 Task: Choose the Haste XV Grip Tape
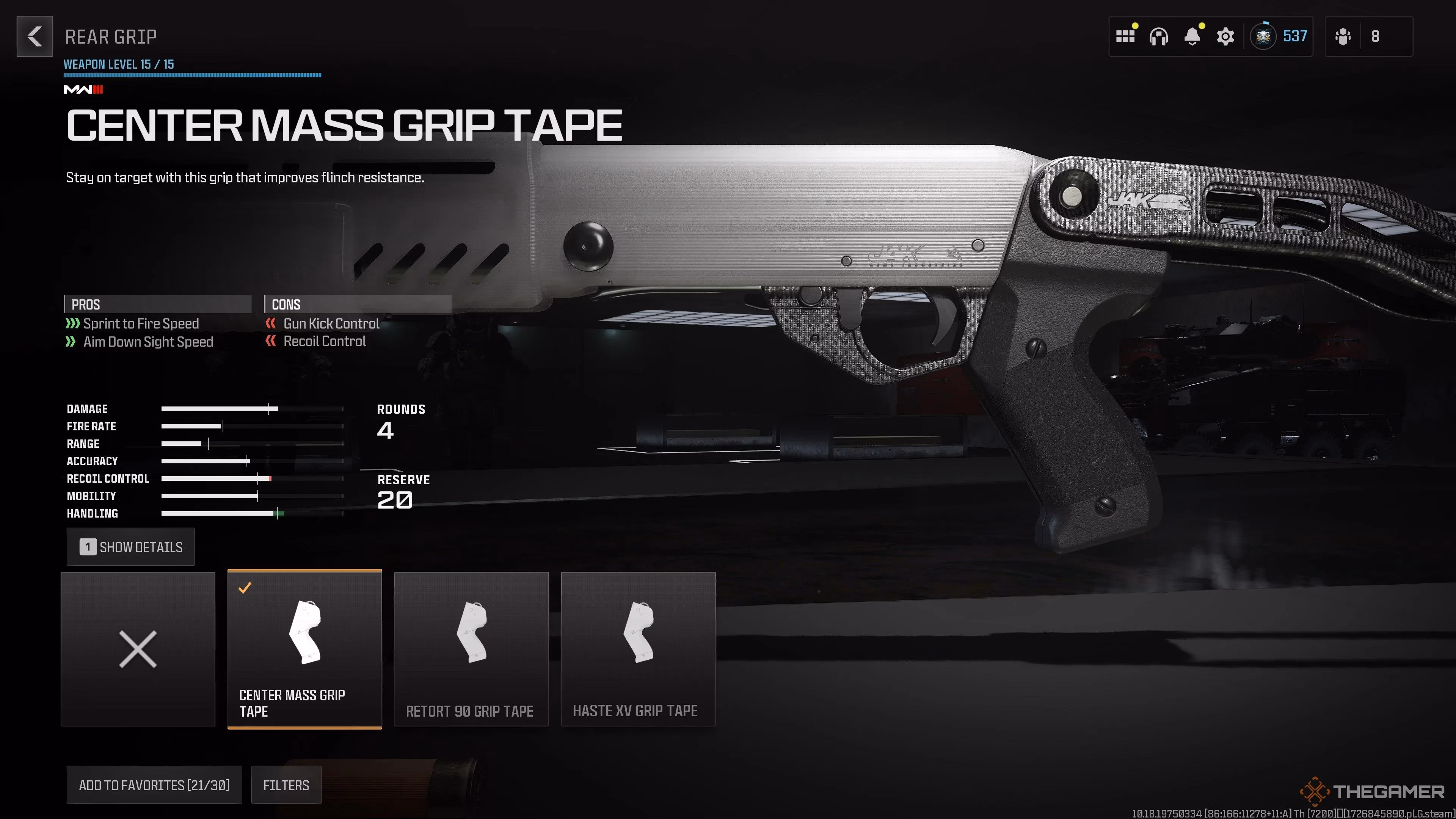638,649
